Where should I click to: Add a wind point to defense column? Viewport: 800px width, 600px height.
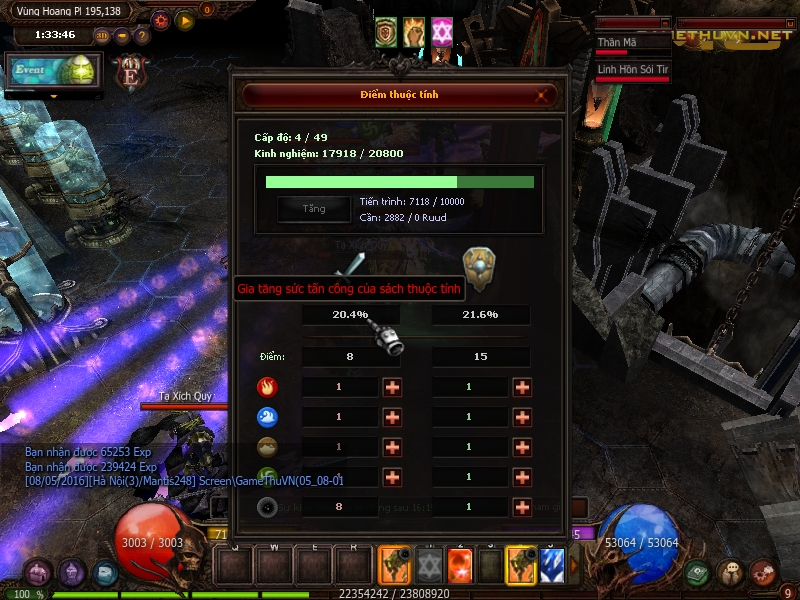[x=522, y=477]
